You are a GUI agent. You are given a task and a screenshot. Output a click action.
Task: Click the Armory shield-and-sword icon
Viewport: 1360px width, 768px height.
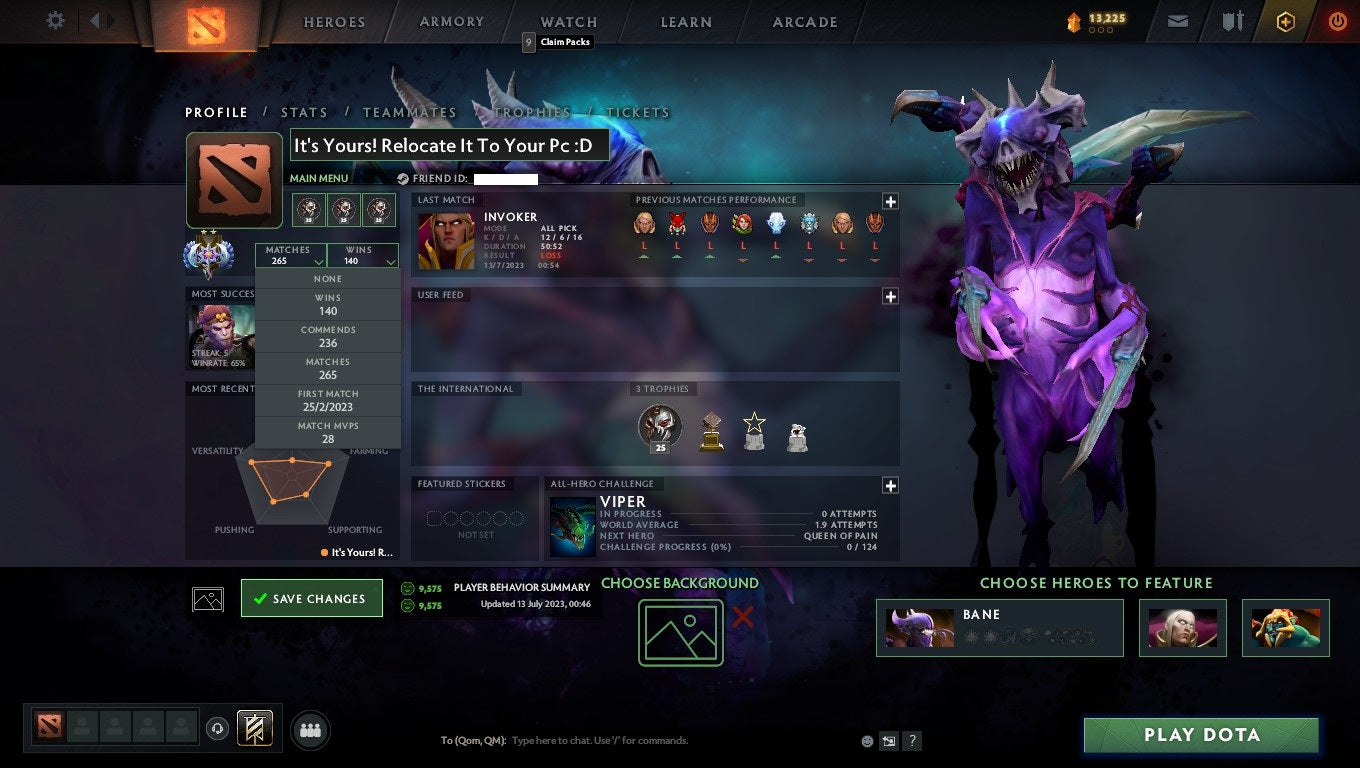coord(1232,20)
